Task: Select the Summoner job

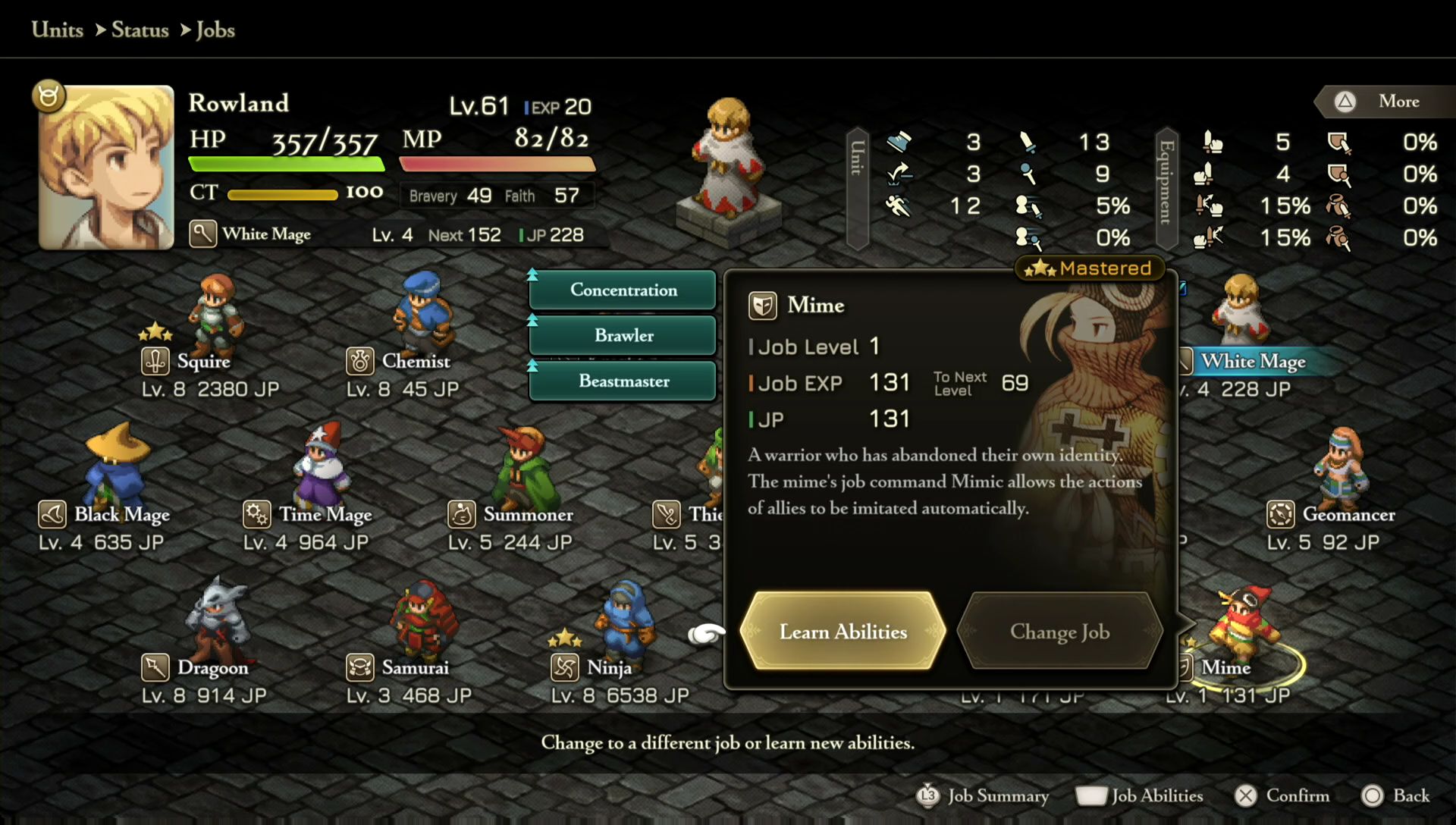Action: pos(528,514)
